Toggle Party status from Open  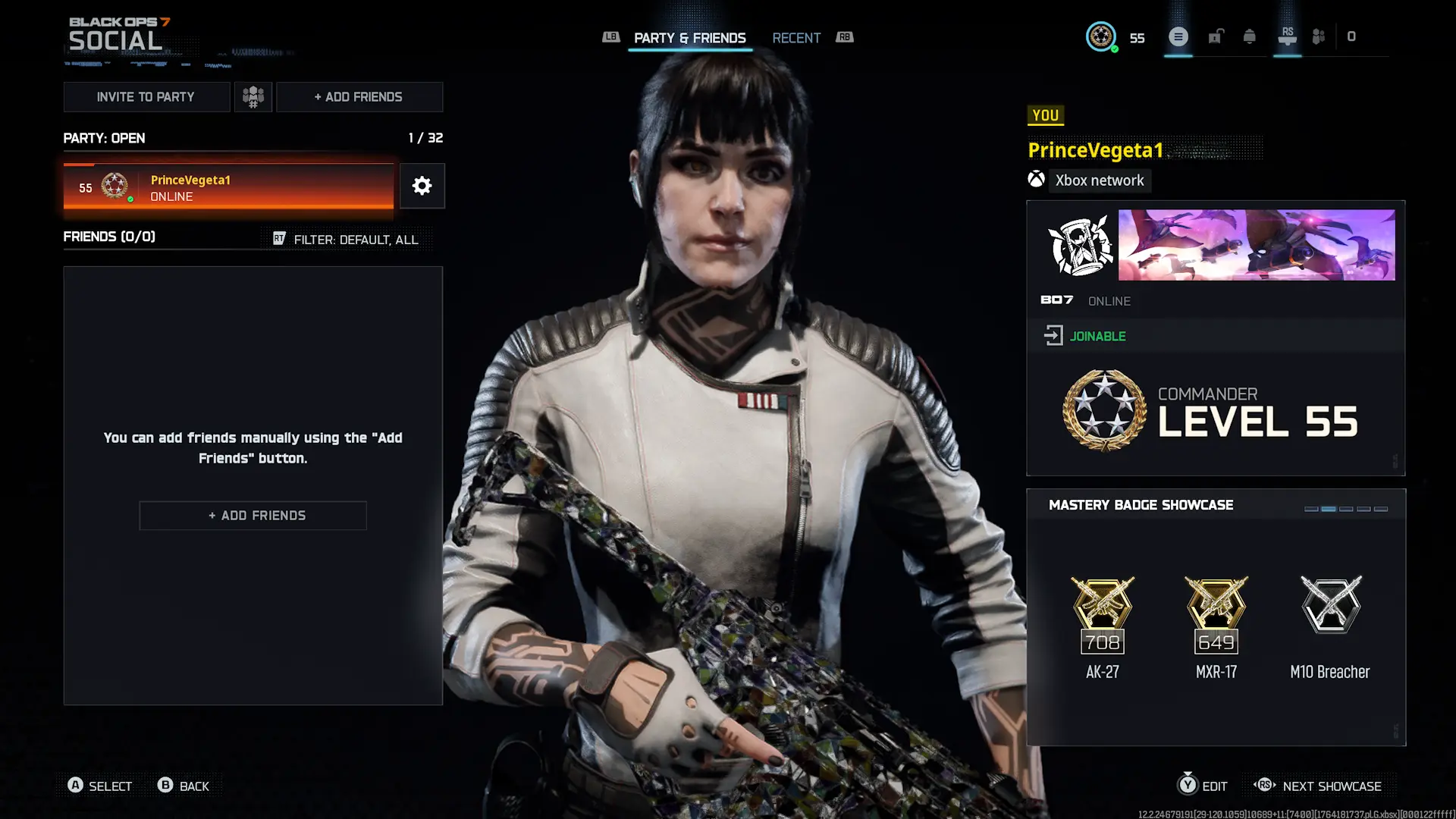[x=104, y=138]
